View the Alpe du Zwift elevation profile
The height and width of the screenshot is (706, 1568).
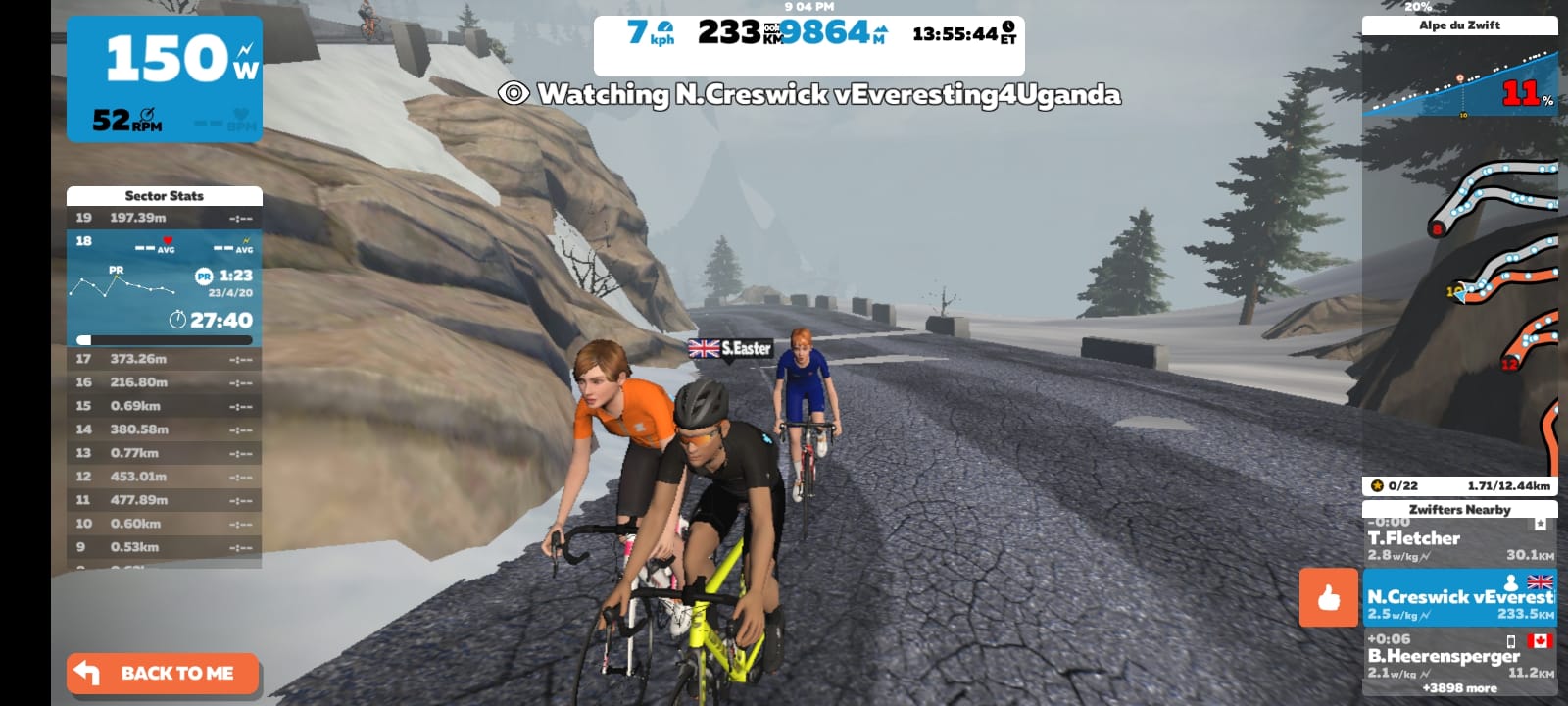[1459, 78]
